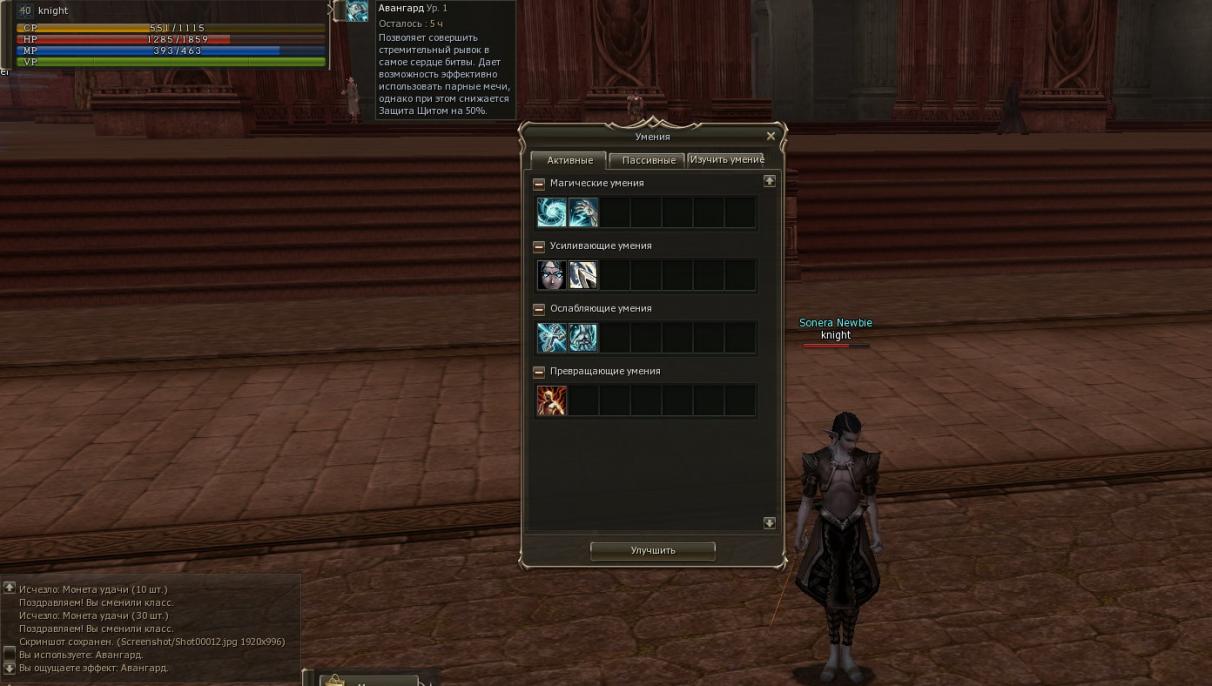Viewport: 1212px width, 686px height.
Task: Collapse the Превращающие умения section
Action: (539, 371)
